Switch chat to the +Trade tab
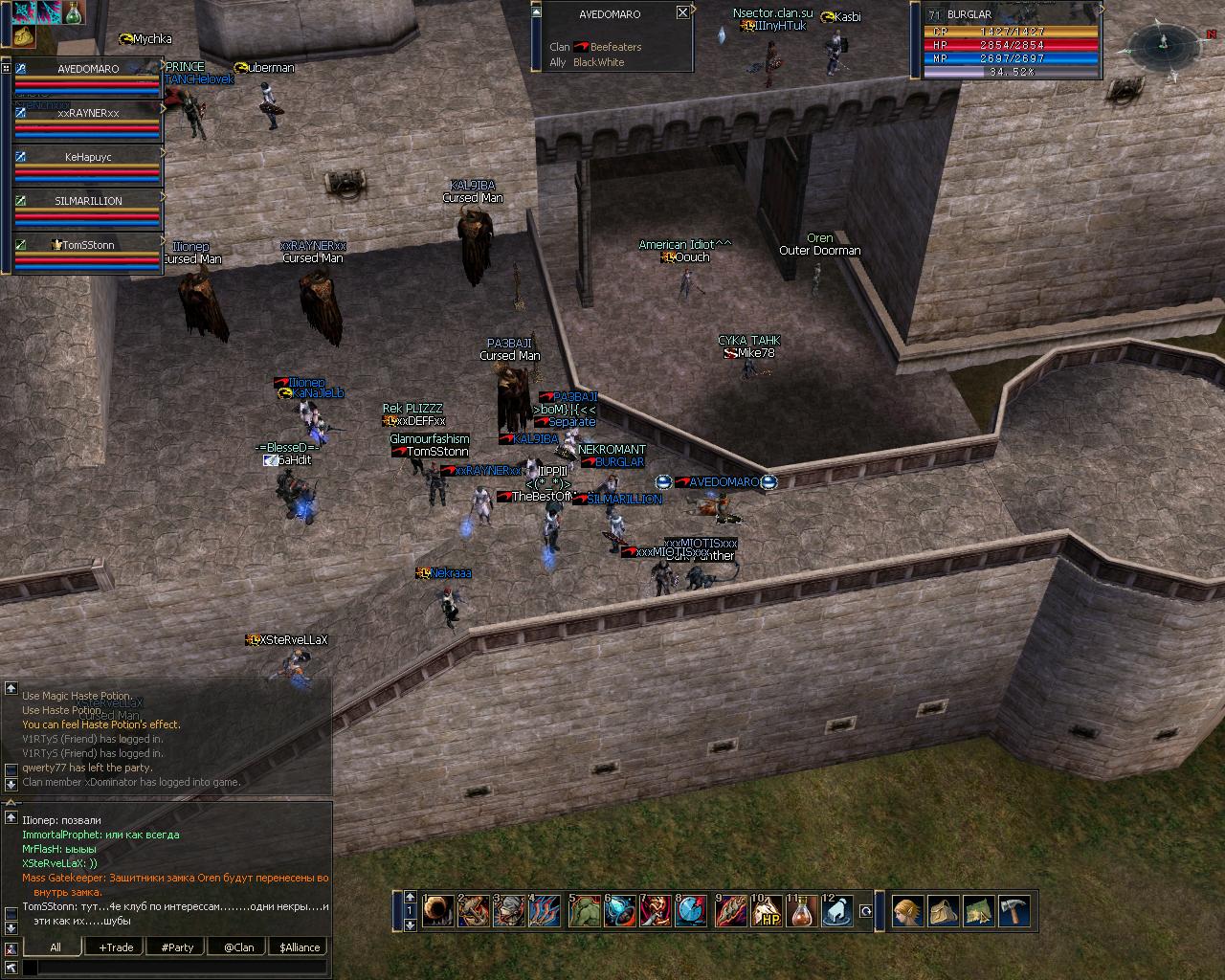1225x980 pixels. point(116,947)
